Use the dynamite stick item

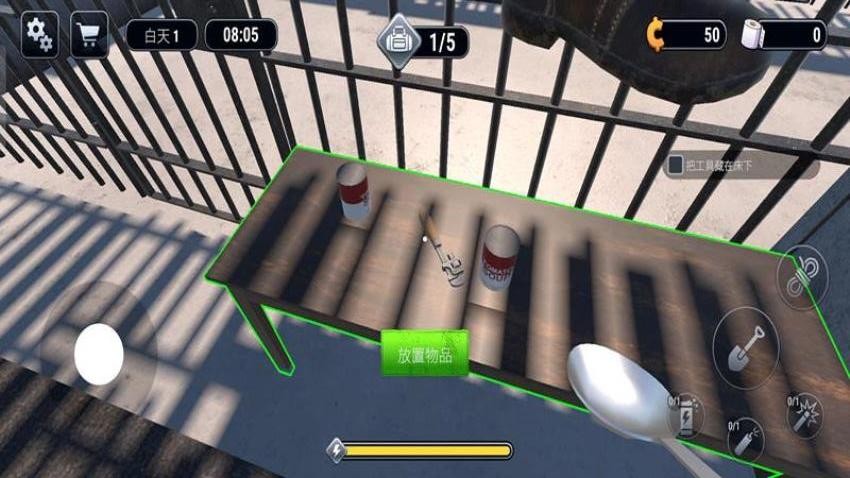(745, 439)
